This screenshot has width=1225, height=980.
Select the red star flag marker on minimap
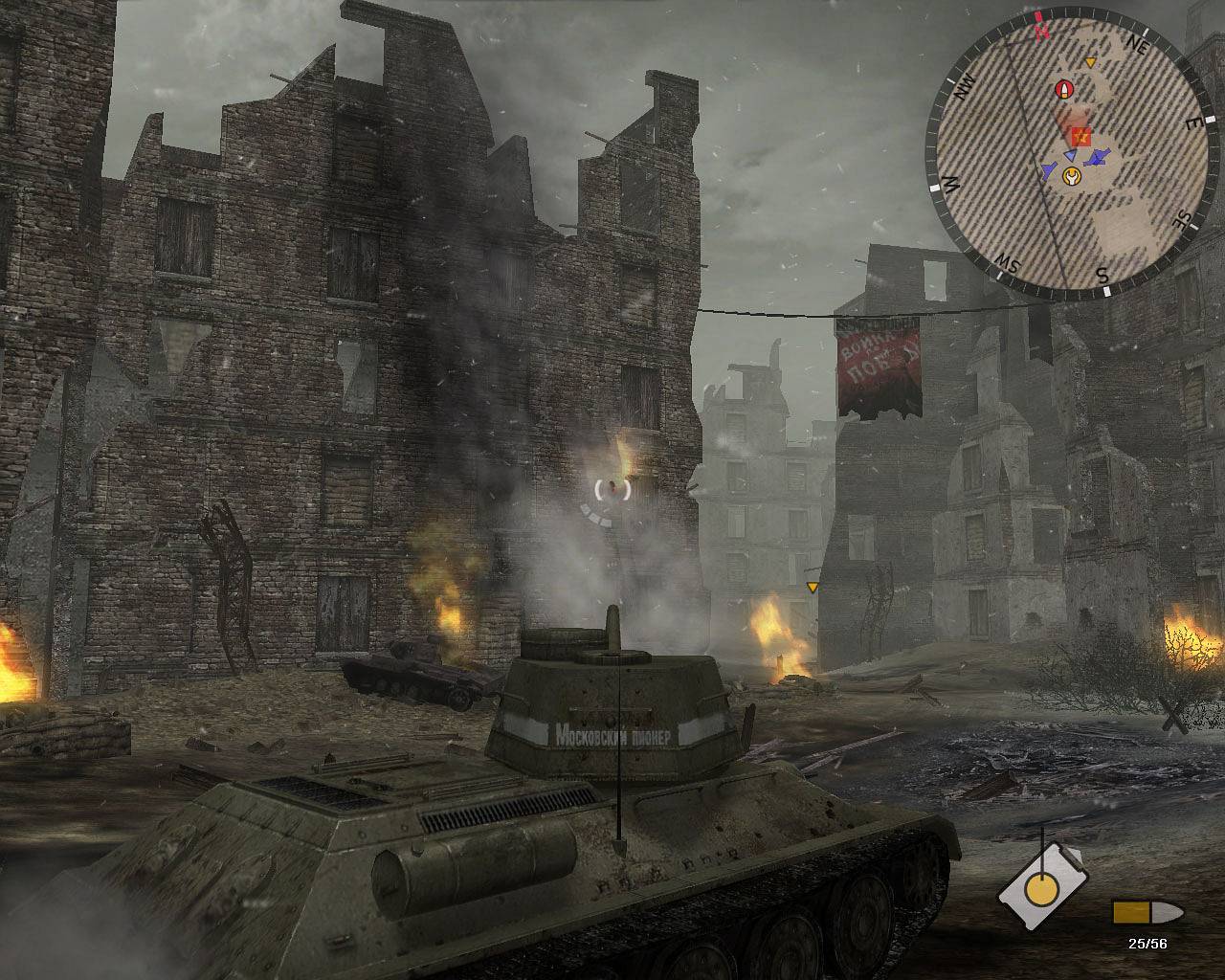pyautogui.click(x=1081, y=137)
